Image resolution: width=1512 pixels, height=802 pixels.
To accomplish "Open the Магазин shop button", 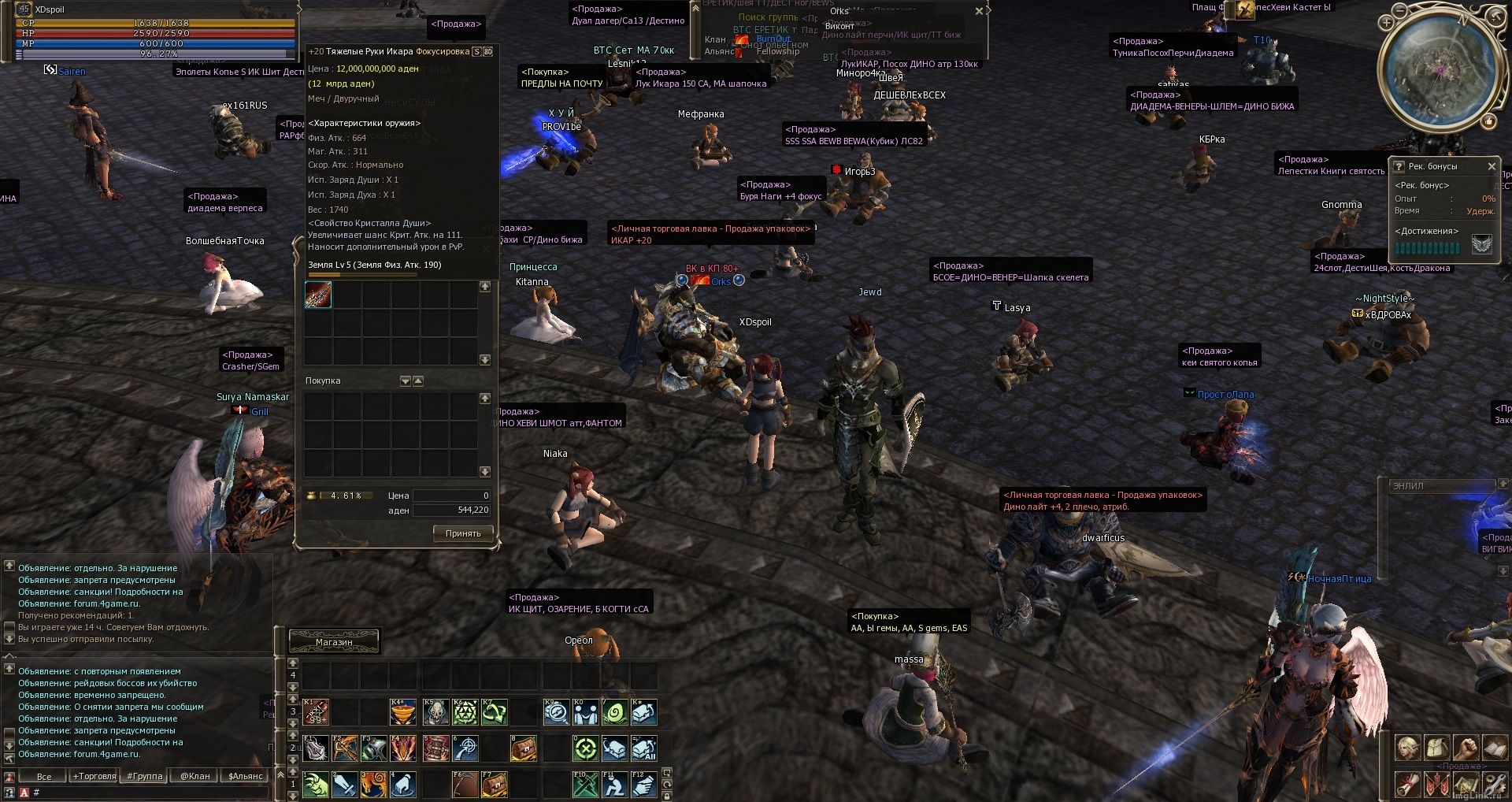I will (334, 642).
